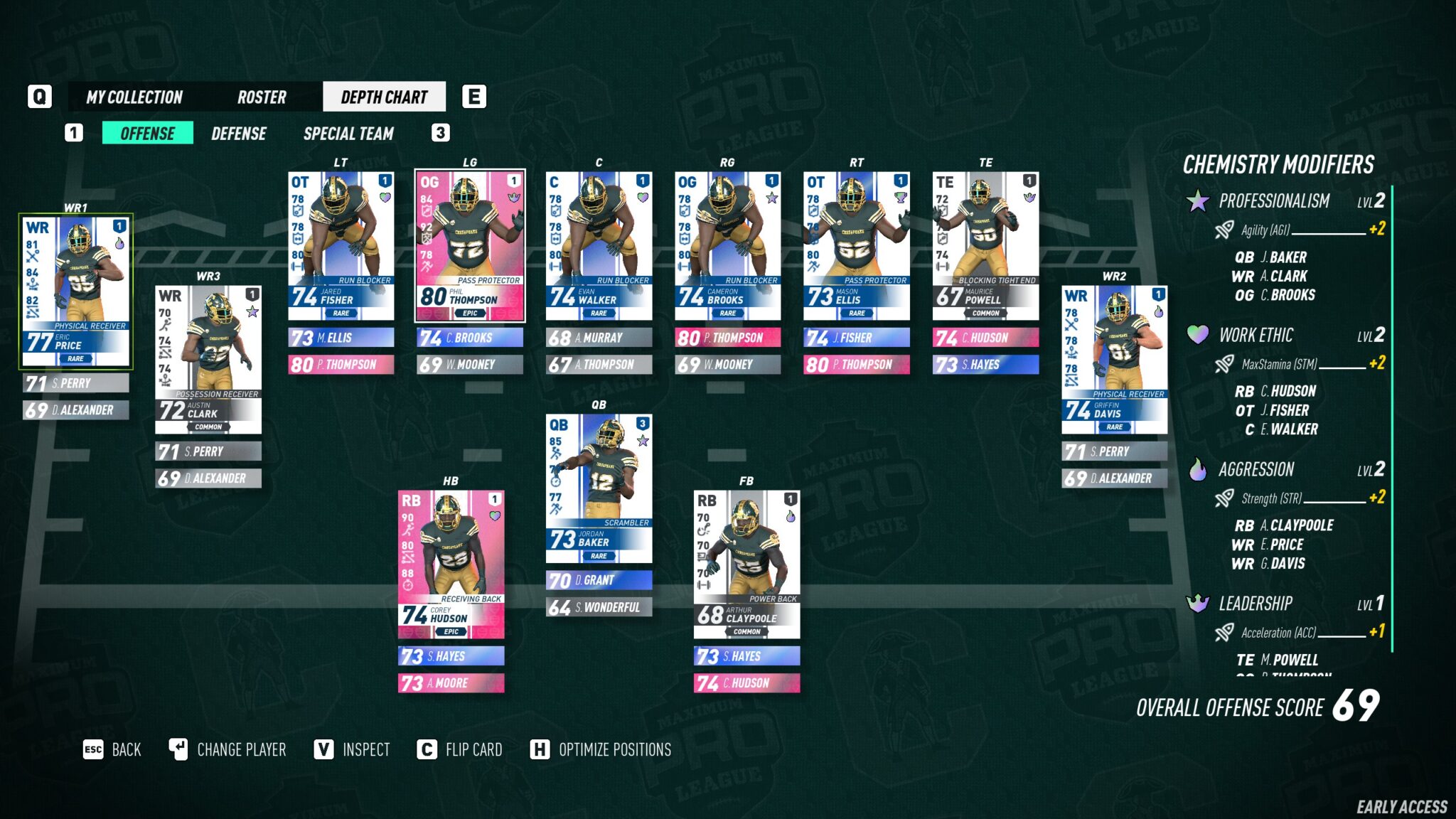Switch to My Collection
Viewport: 1456px width, 819px height.
click(134, 97)
